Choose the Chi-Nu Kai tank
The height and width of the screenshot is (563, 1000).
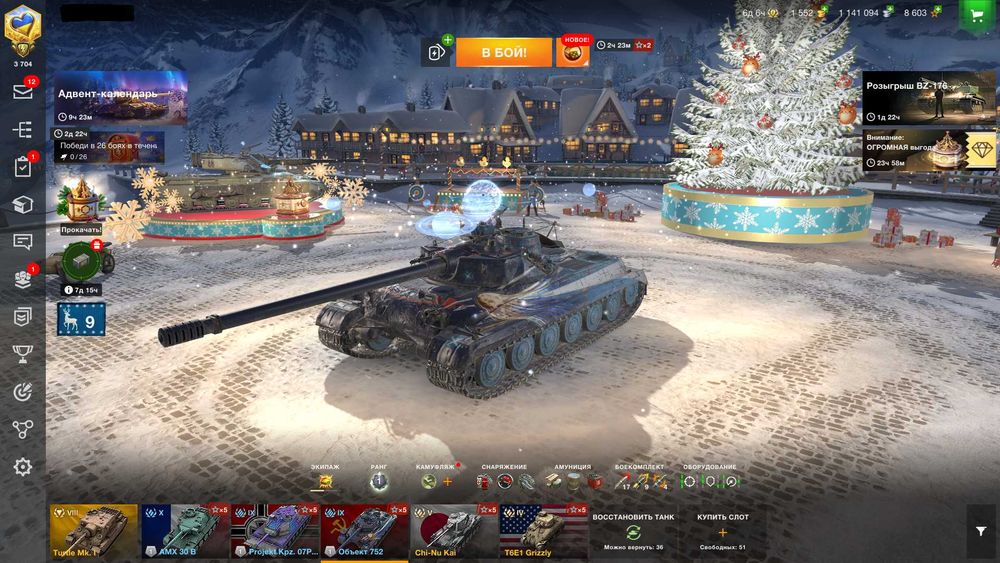(453, 531)
